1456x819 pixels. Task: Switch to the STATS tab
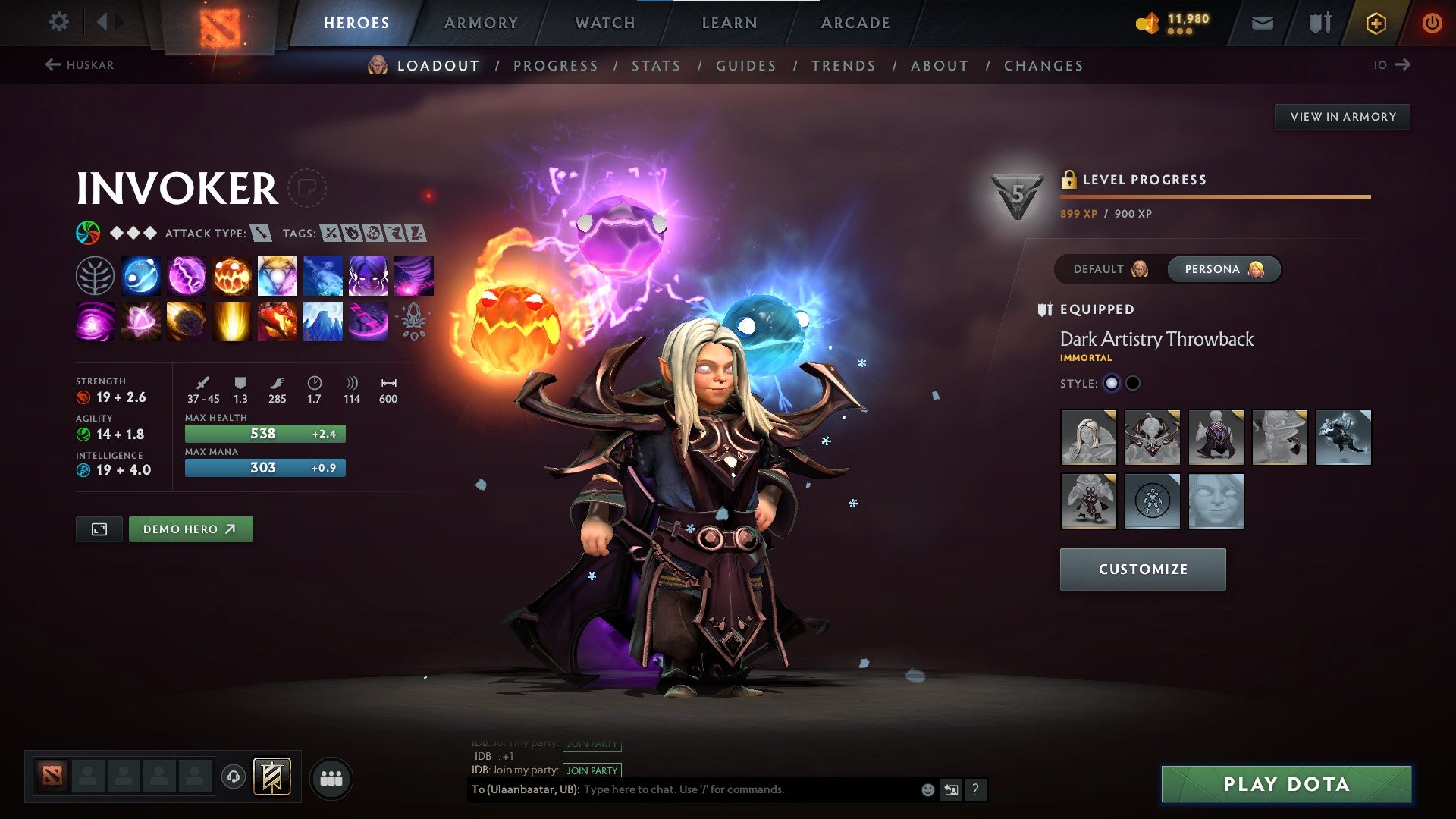pos(656,66)
